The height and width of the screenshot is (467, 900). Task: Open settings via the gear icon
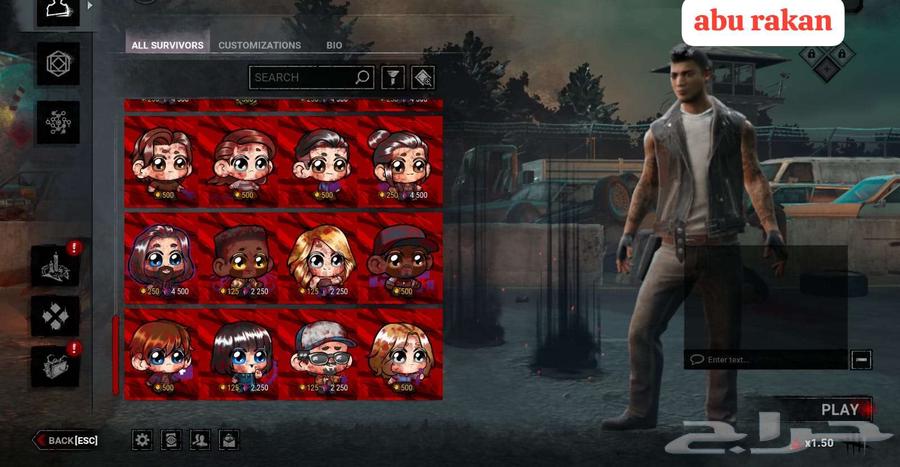(143, 439)
